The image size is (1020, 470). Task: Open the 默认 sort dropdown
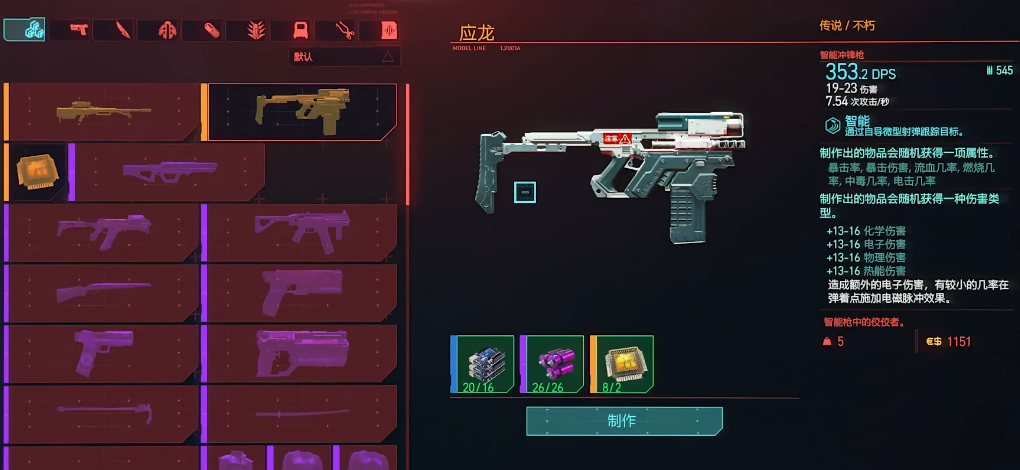(x=344, y=57)
